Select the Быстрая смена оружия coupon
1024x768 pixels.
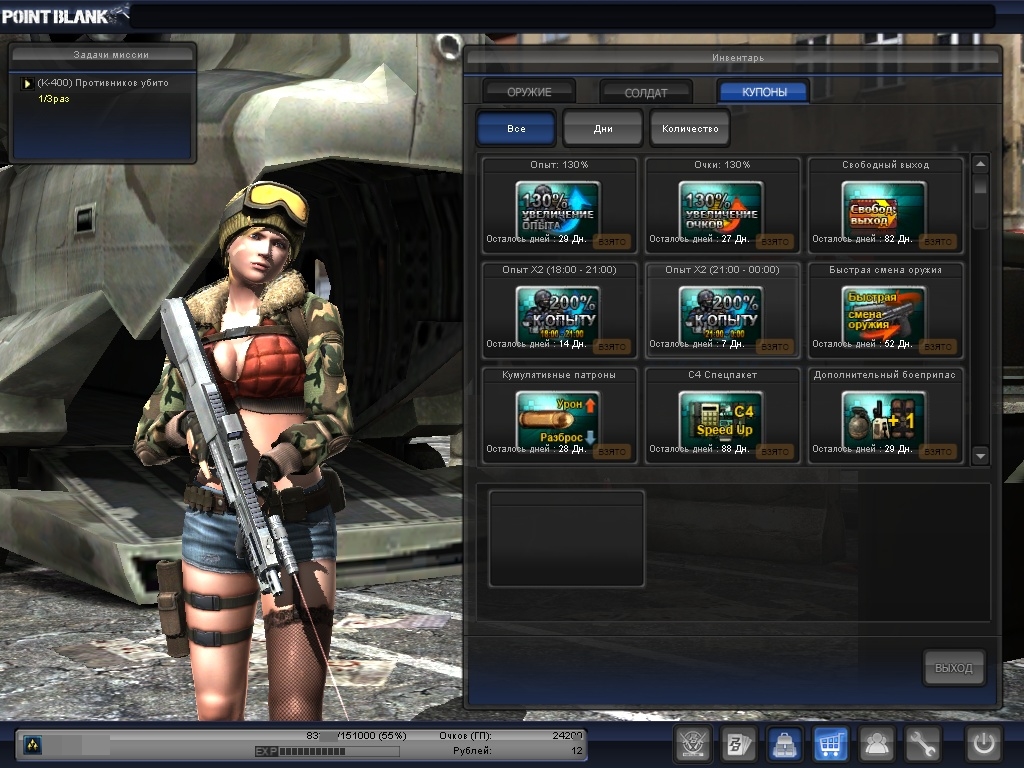click(x=884, y=312)
